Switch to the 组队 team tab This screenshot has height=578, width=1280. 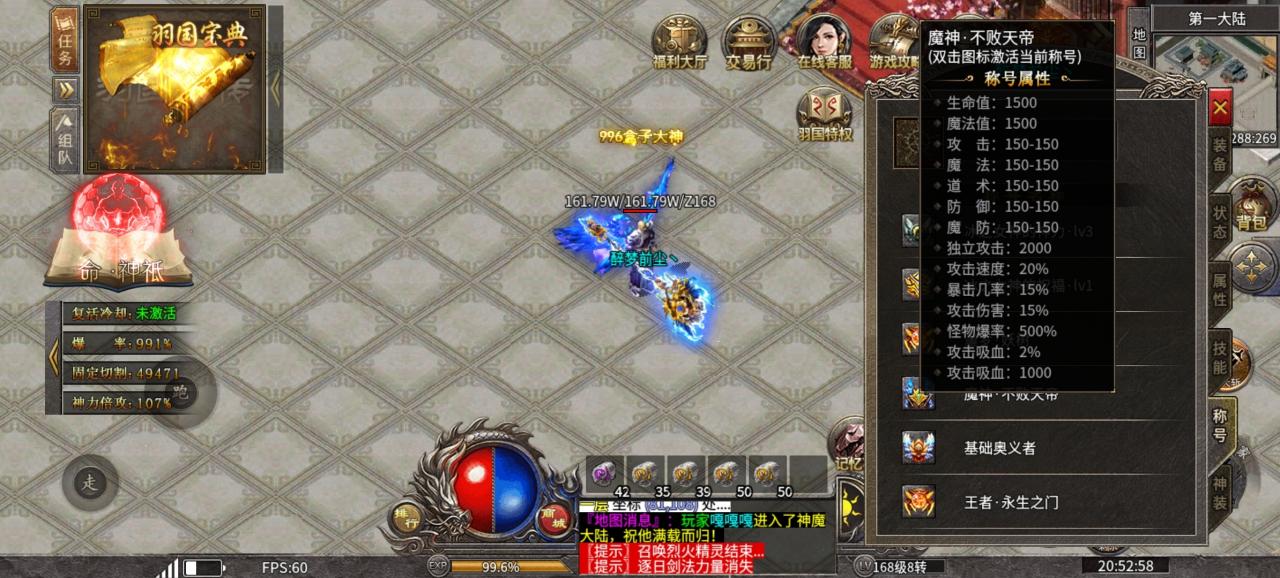[65, 142]
